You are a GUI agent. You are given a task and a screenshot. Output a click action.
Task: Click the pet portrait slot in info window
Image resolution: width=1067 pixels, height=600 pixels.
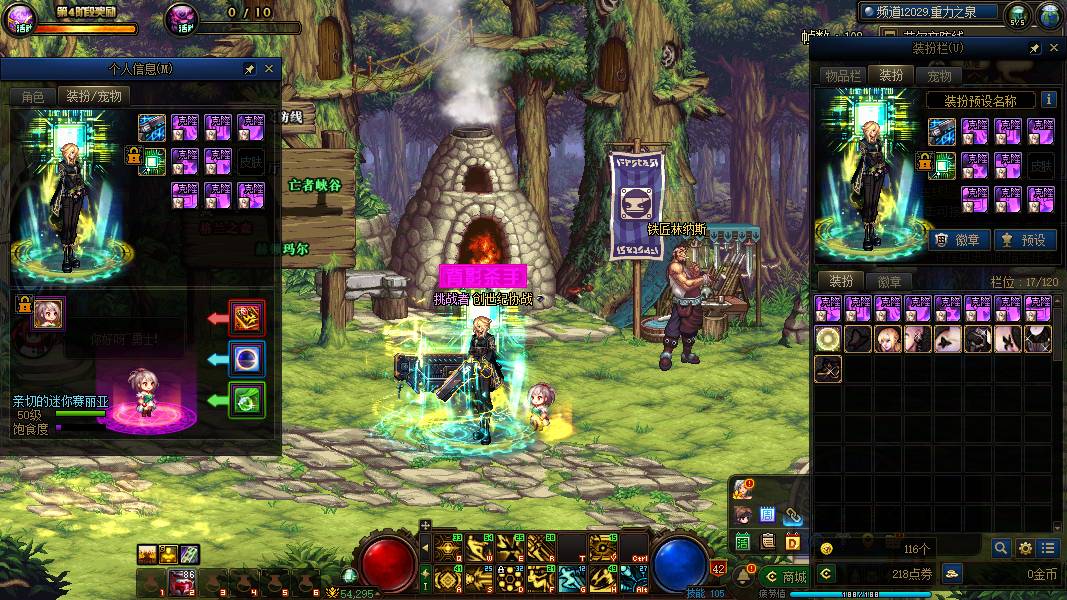click(x=49, y=313)
